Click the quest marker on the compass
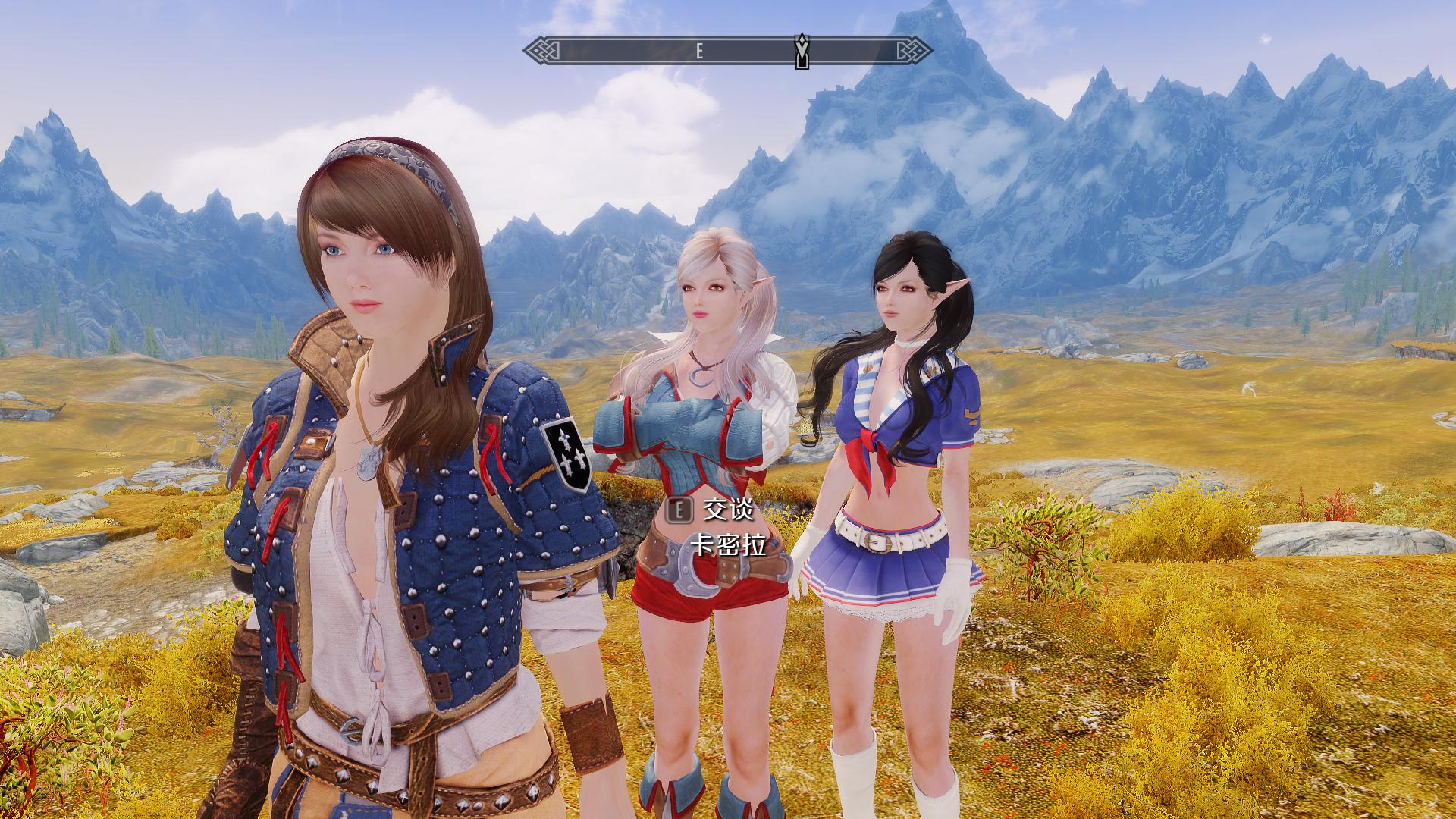This screenshot has width=1456, height=819. pyautogui.click(x=802, y=51)
